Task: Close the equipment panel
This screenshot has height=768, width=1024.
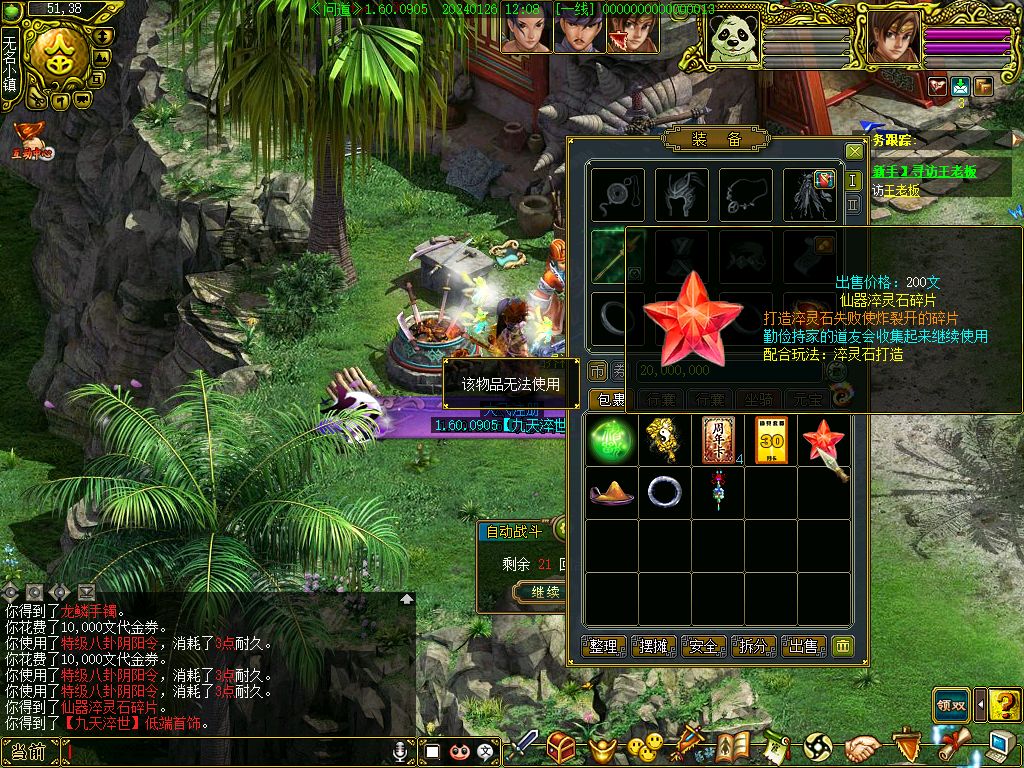Action: point(853,152)
